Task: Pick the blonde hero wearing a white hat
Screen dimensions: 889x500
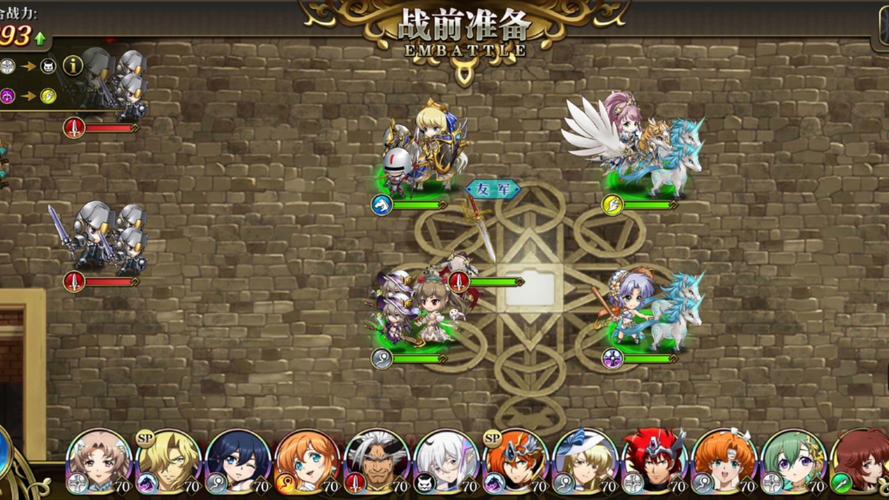Action: (585, 463)
